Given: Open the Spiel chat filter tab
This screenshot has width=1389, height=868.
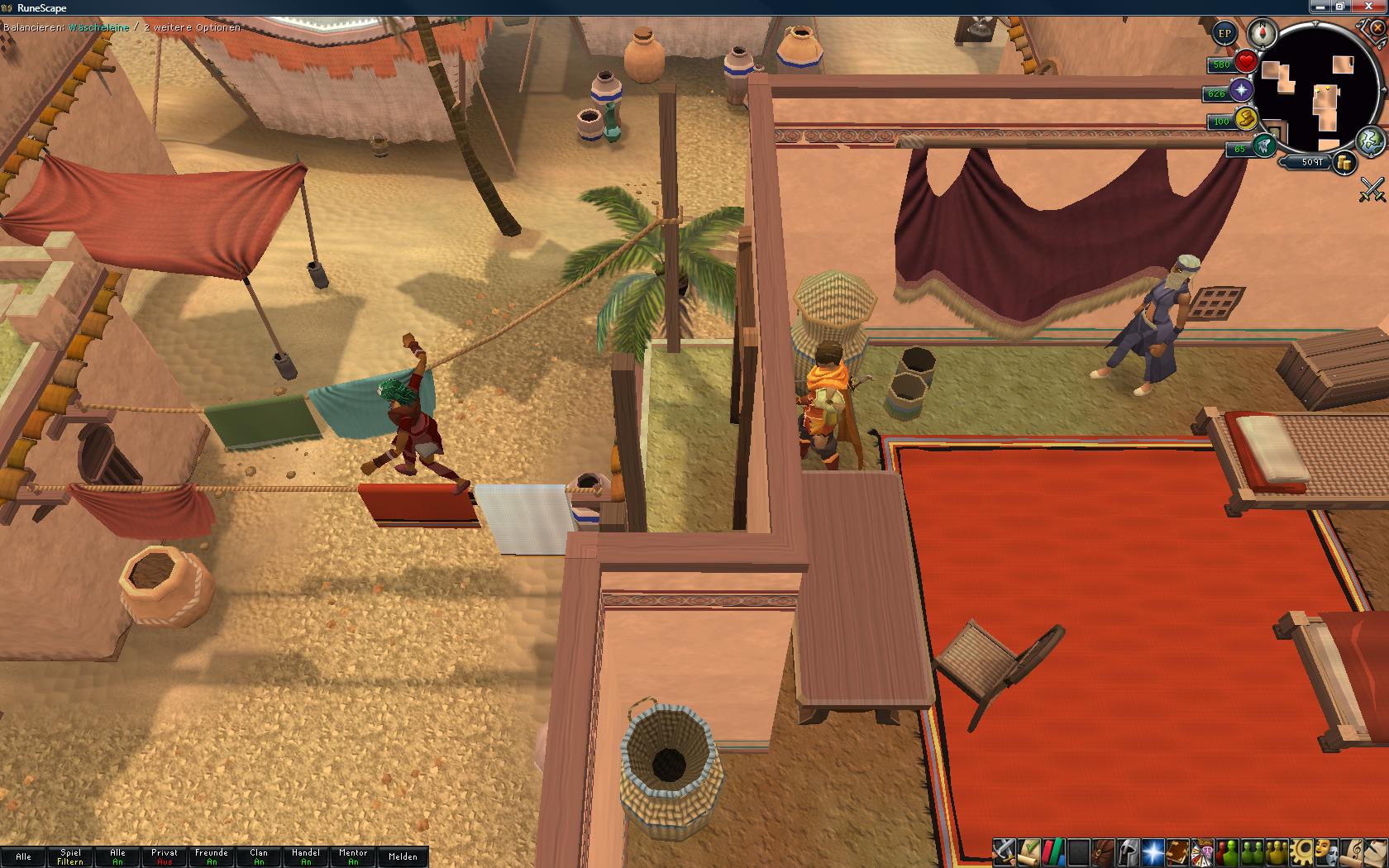Looking at the screenshot, I should (x=70, y=856).
